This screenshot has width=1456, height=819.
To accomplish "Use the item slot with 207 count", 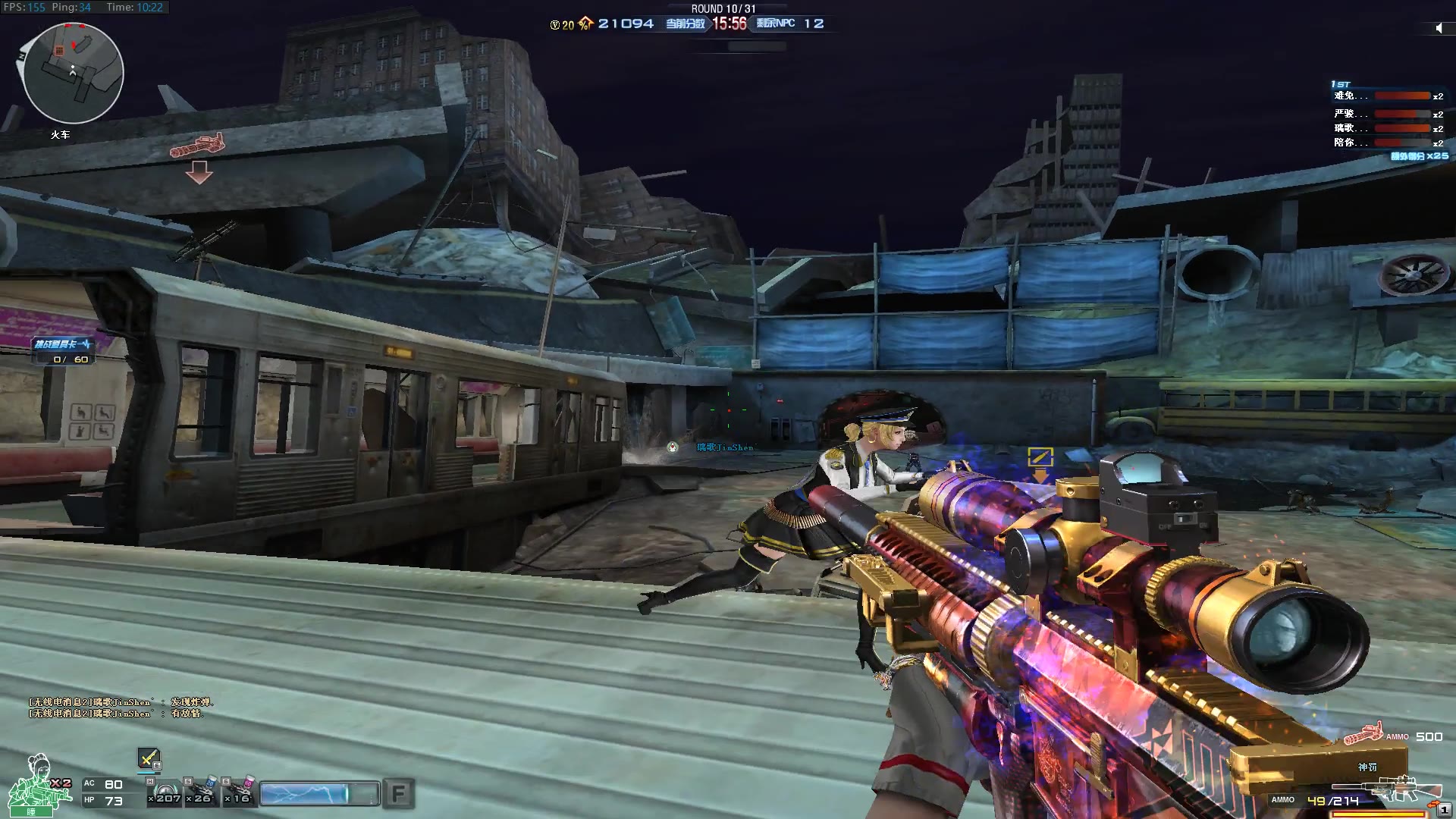I will [x=166, y=792].
